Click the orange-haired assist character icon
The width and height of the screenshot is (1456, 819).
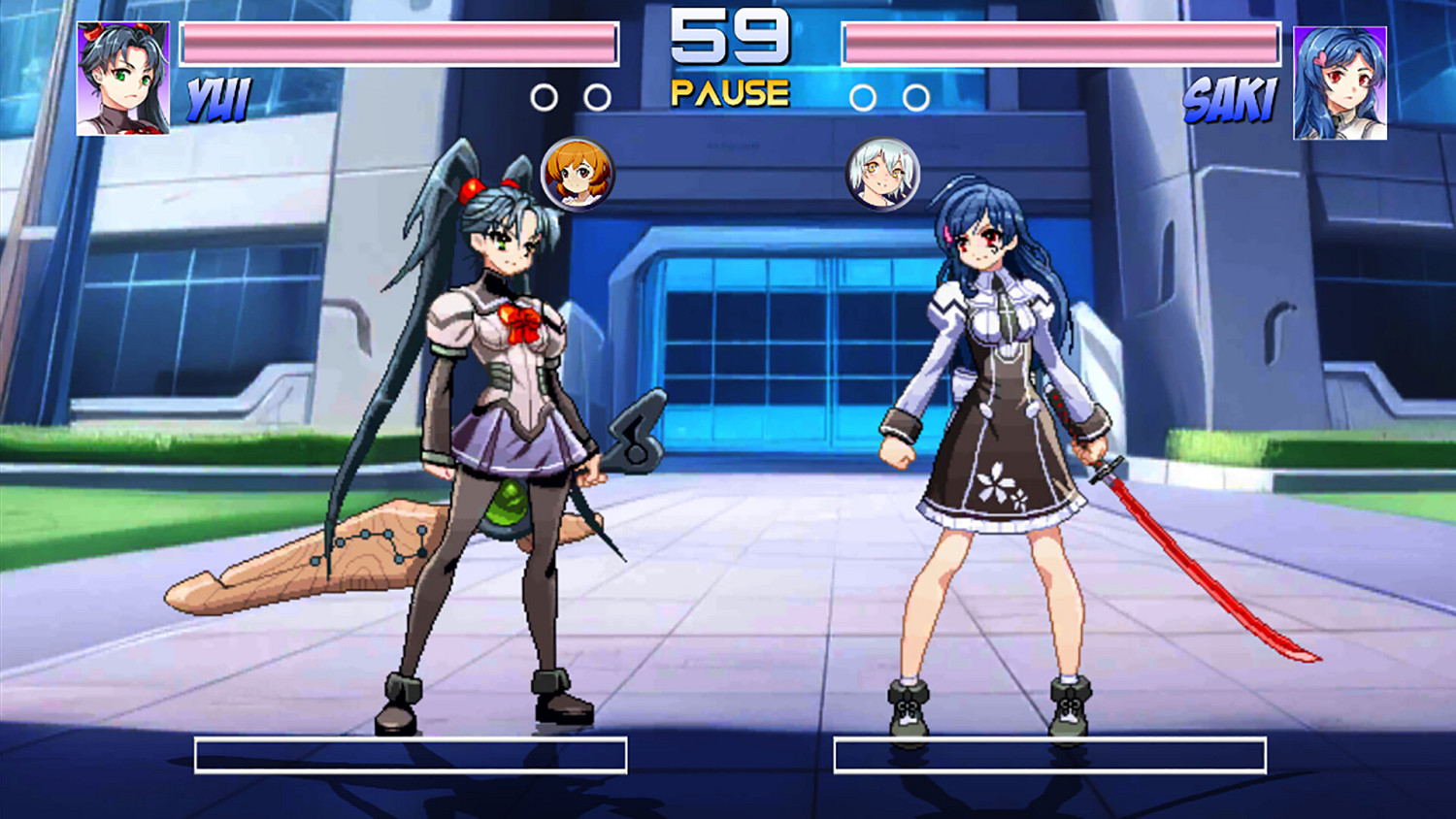577,176
